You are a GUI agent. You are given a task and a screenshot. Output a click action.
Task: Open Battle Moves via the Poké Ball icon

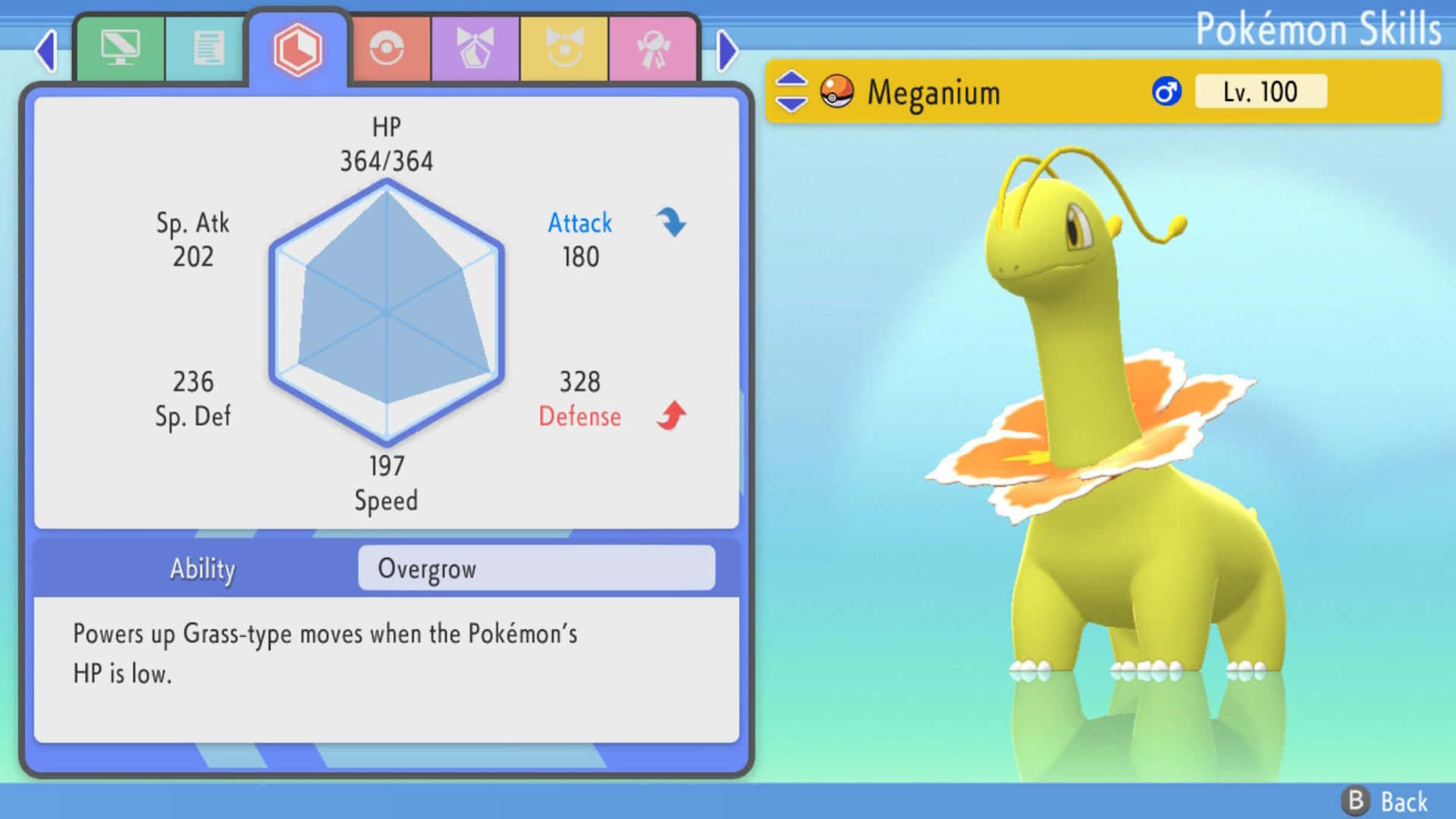388,47
